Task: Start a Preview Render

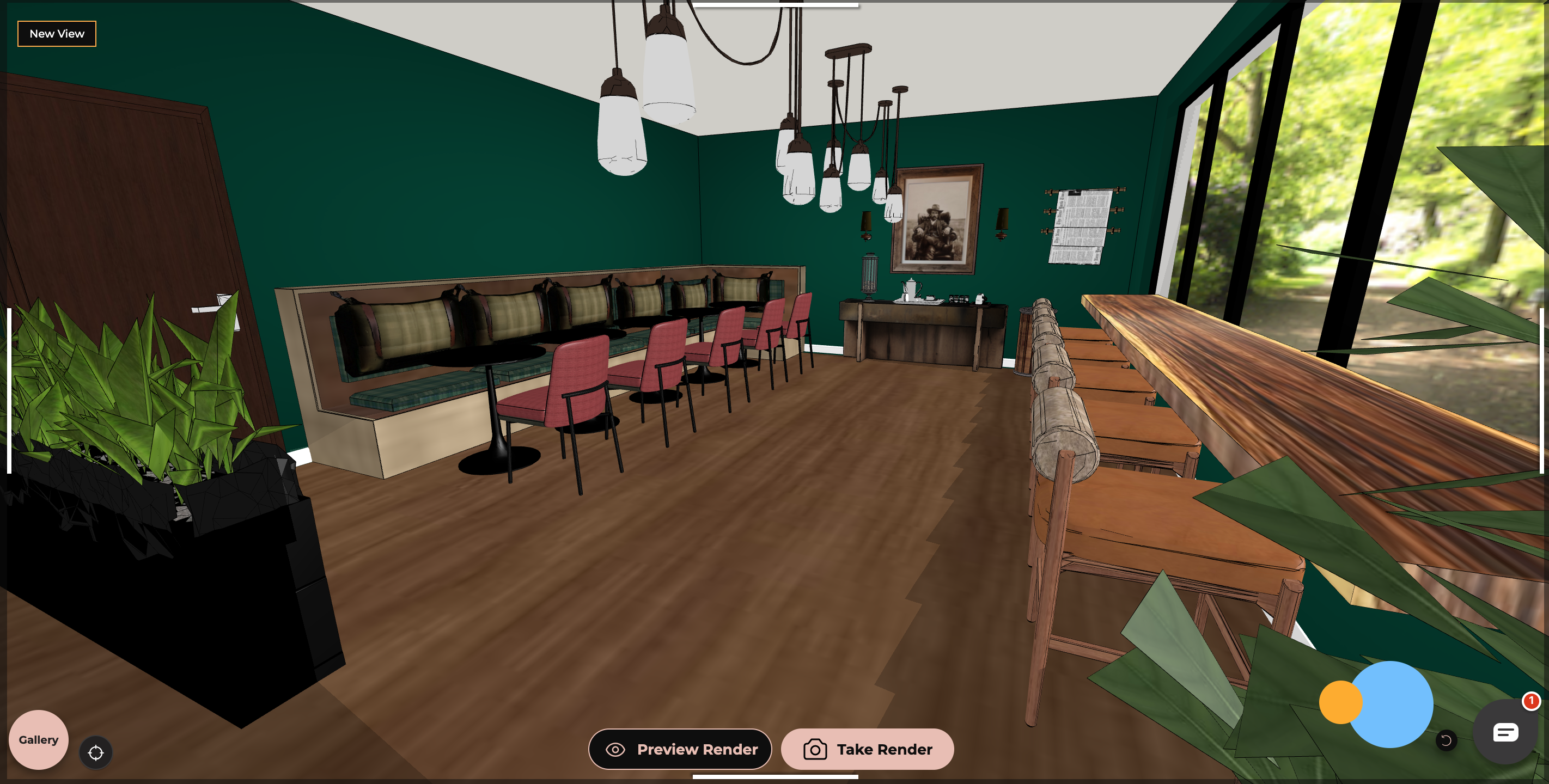Action: point(680,749)
